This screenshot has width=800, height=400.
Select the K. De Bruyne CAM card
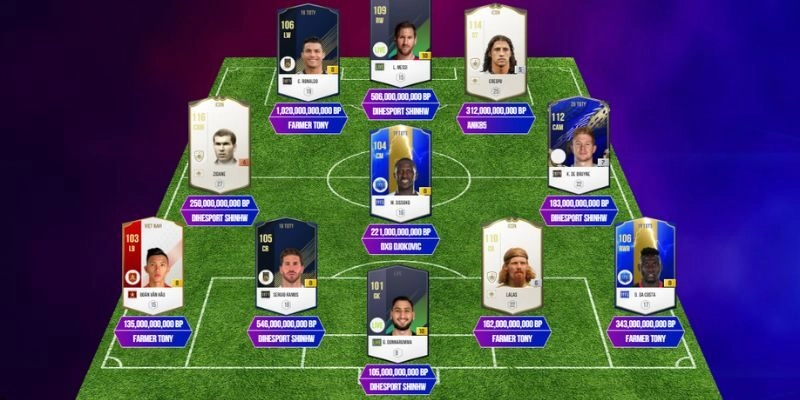pyautogui.click(x=580, y=147)
